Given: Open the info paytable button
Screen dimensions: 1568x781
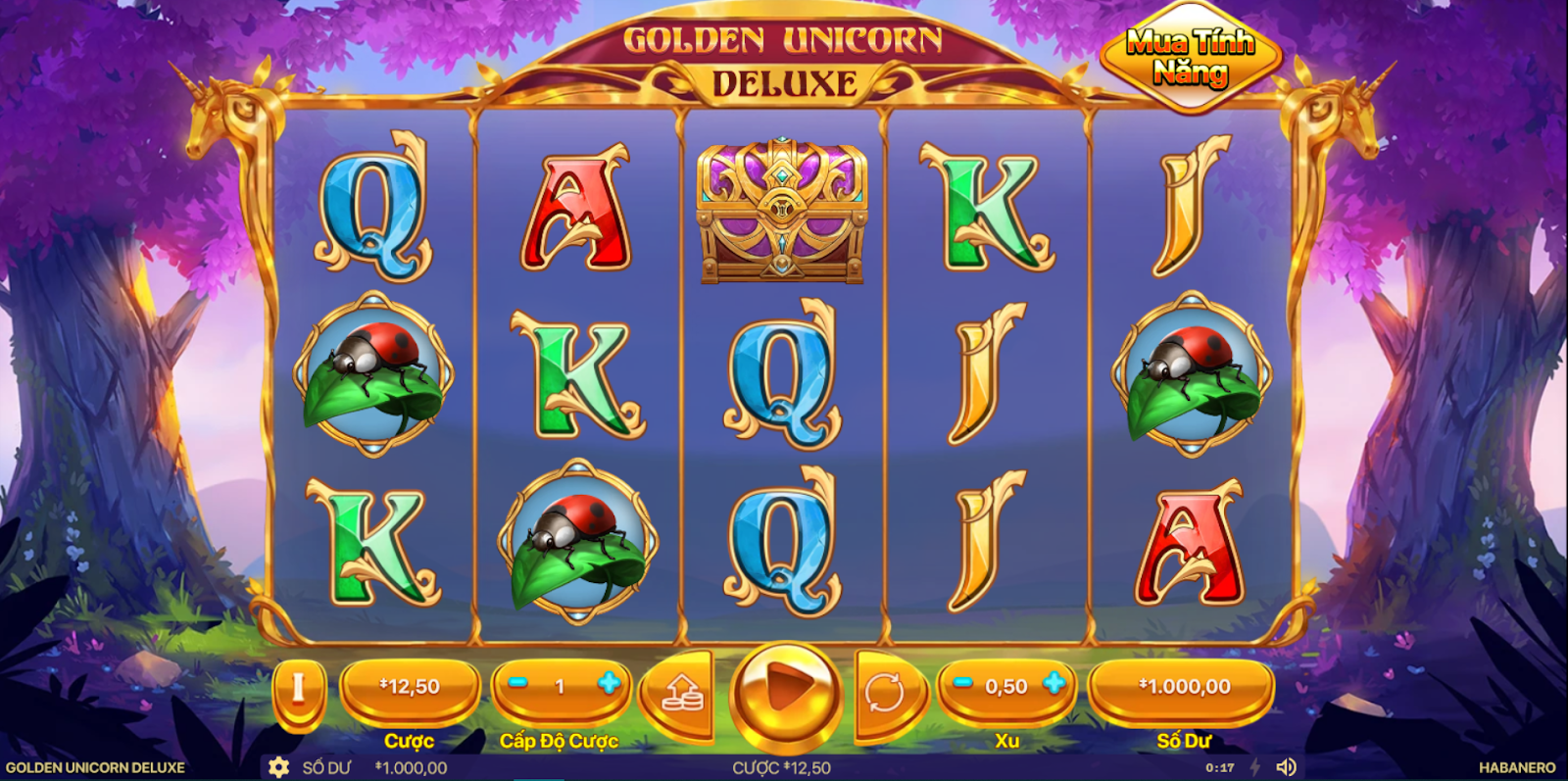Looking at the screenshot, I should (298, 689).
